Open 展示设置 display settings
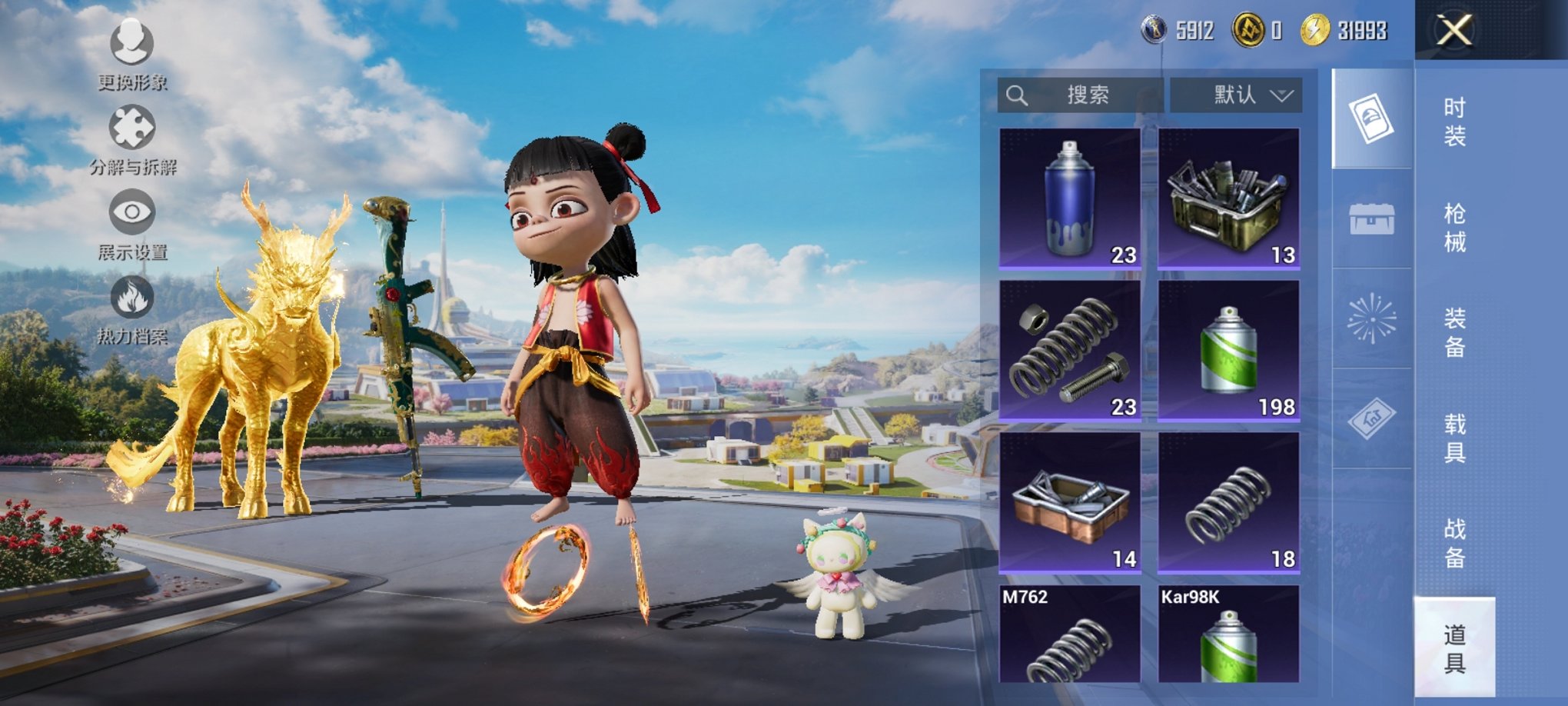Image resolution: width=1568 pixels, height=706 pixels. tap(132, 225)
